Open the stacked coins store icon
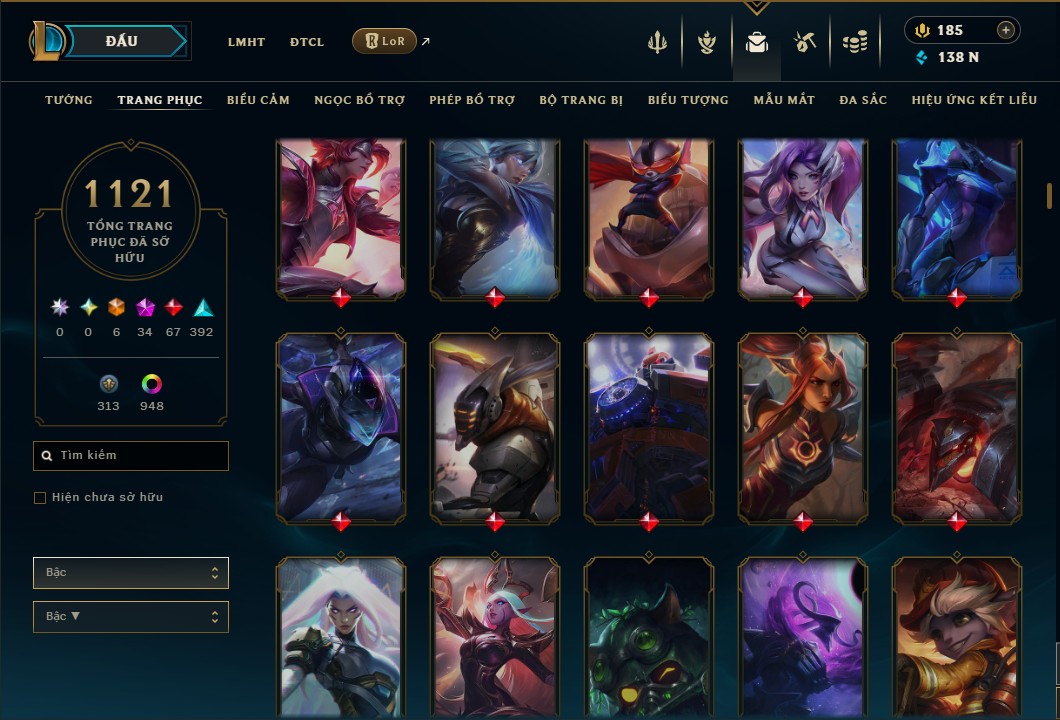 click(854, 42)
